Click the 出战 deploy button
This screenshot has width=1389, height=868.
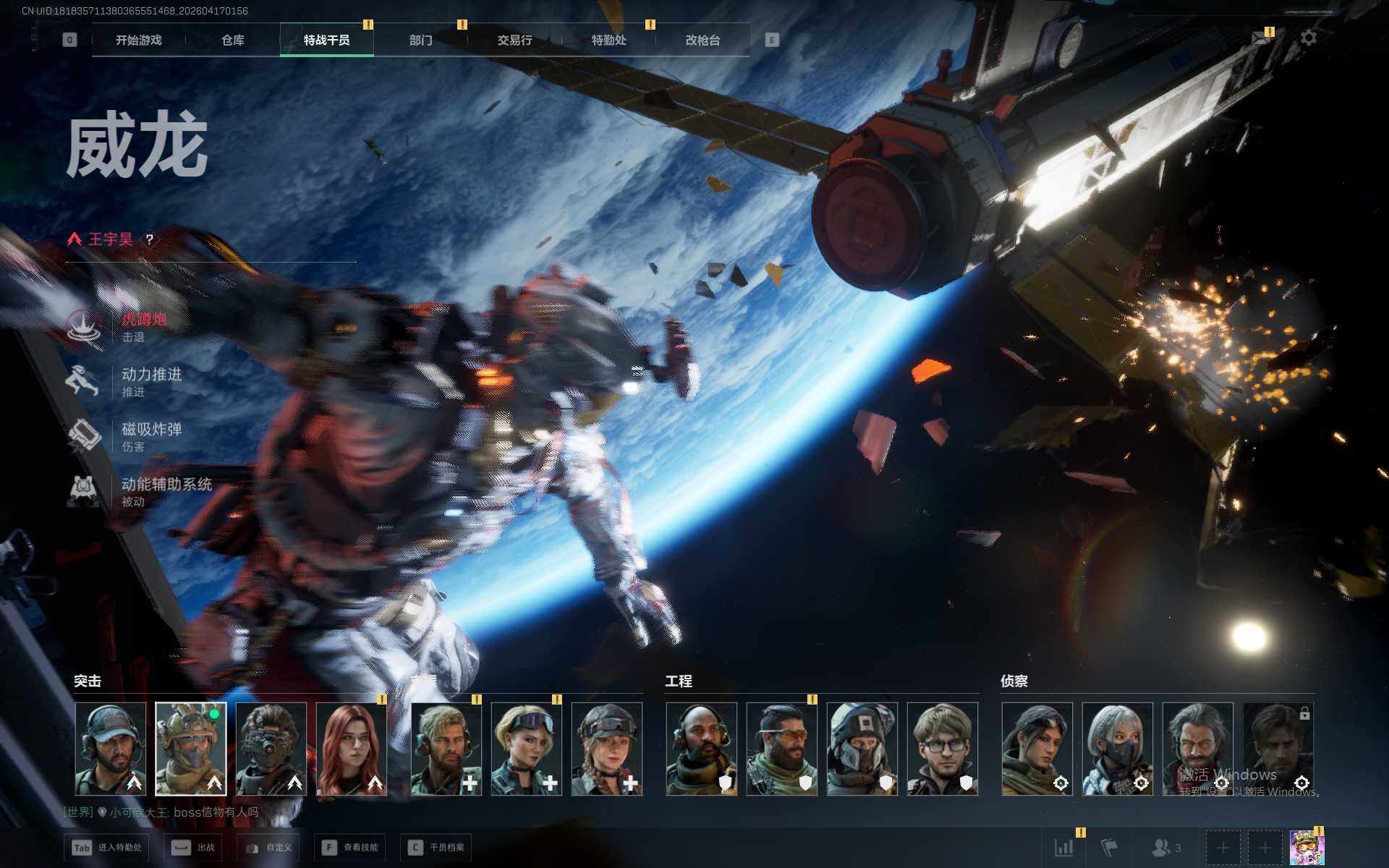192,847
